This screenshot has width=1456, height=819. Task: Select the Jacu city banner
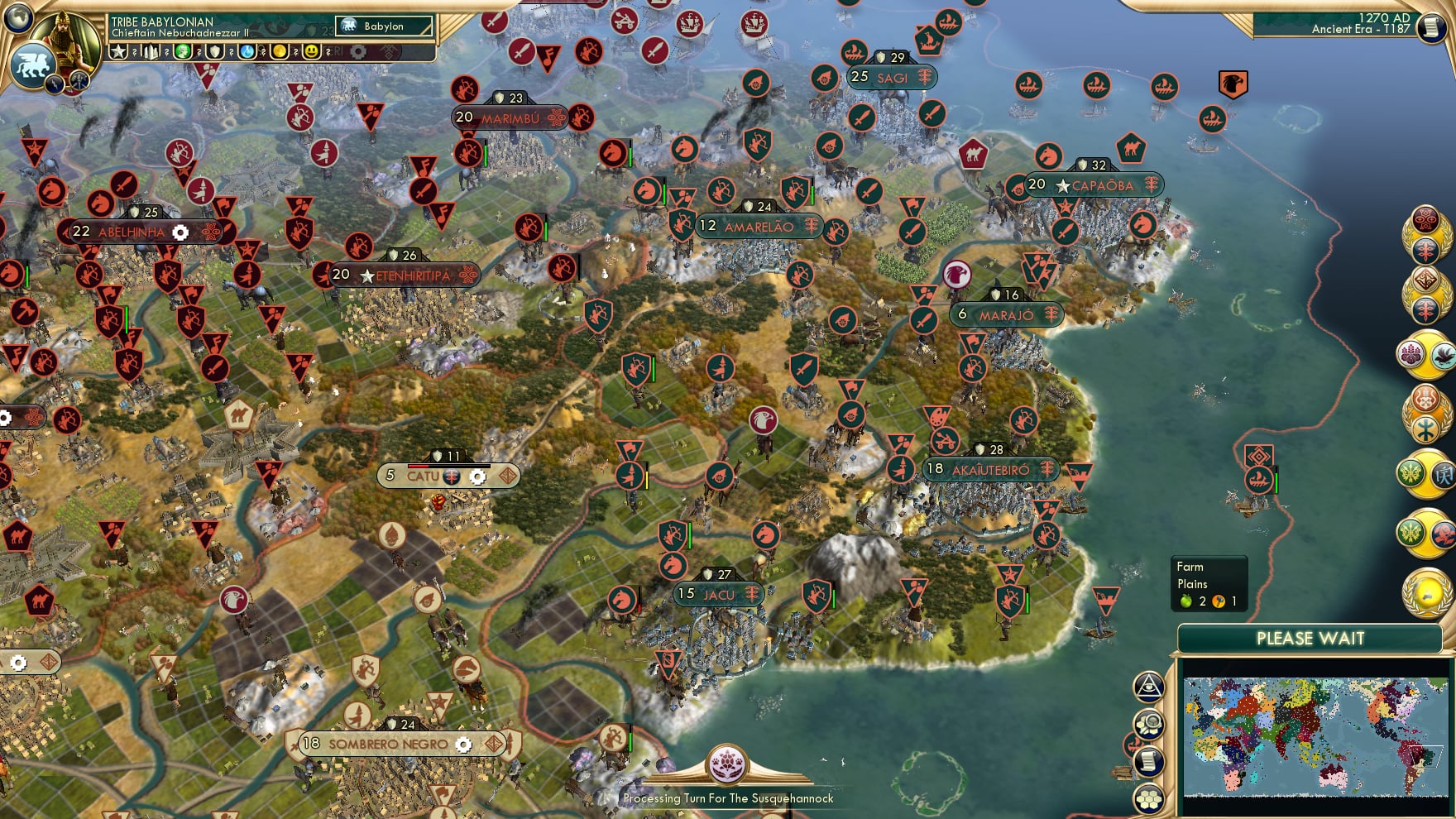point(717,593)
